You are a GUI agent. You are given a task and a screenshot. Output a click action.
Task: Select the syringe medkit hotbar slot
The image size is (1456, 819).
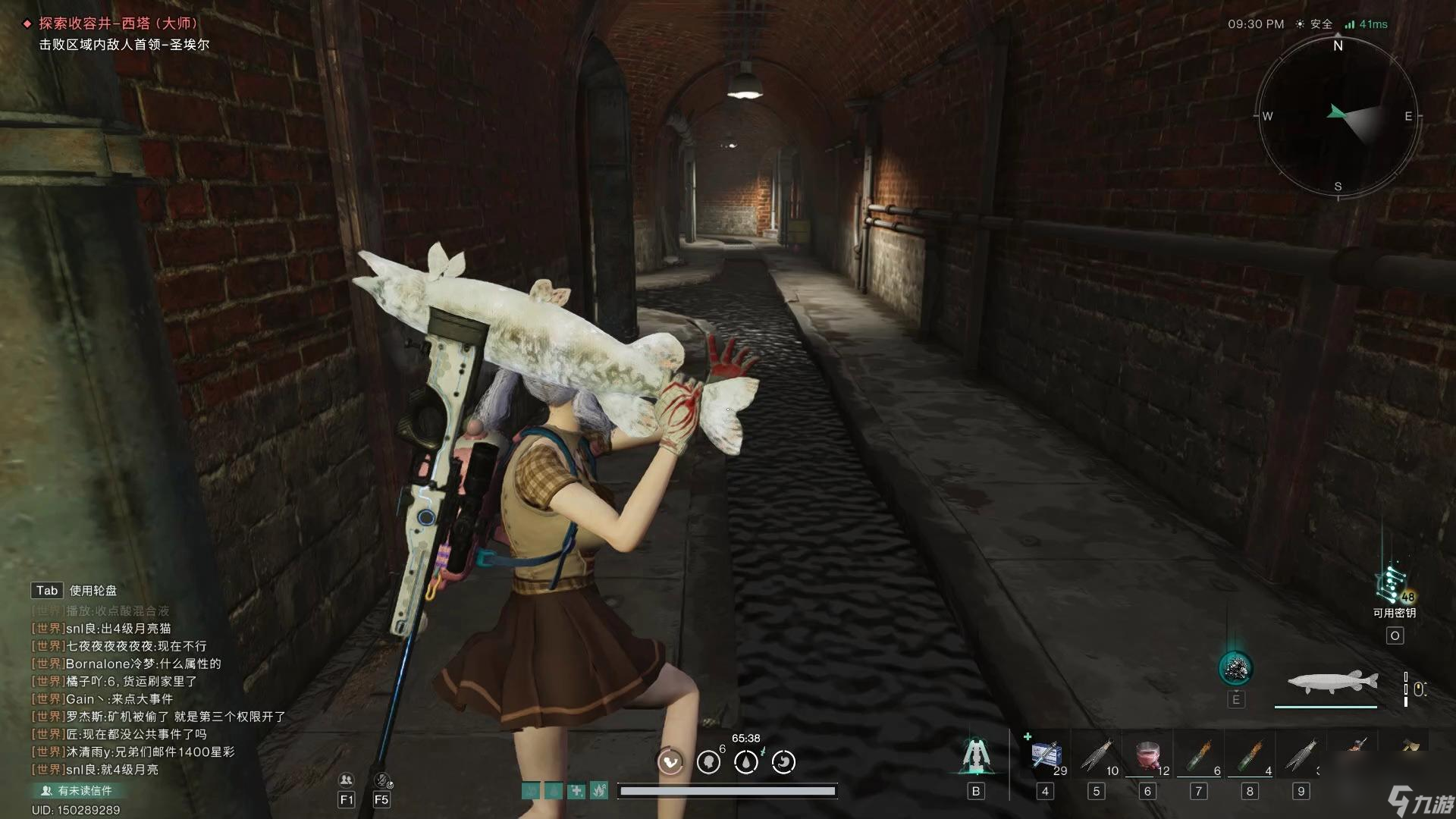pyautogui.click(x=1047, y=756)
